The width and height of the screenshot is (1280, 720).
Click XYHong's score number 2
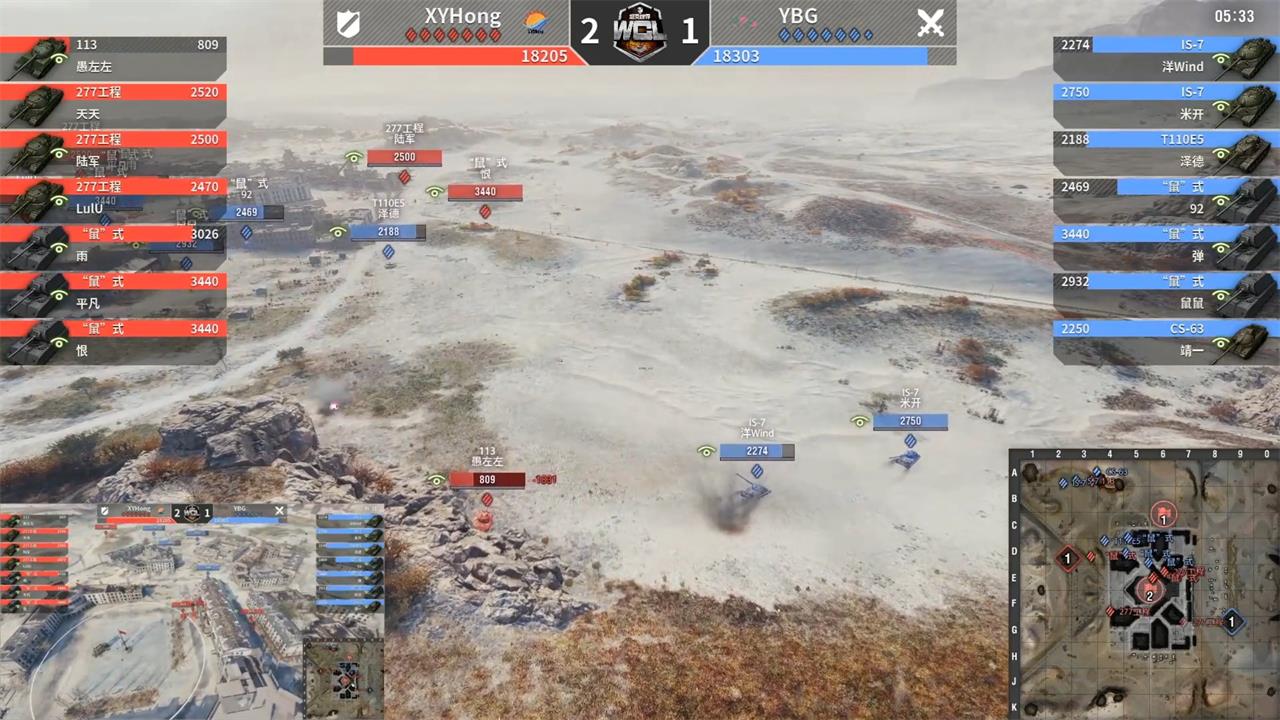tap(589, 32)
